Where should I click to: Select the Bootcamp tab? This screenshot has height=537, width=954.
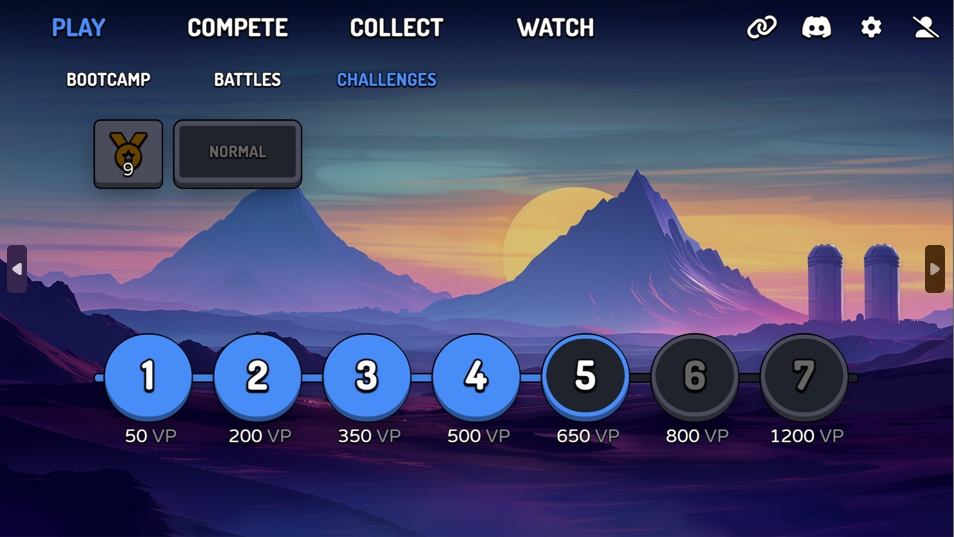click(x=108, y=80)
